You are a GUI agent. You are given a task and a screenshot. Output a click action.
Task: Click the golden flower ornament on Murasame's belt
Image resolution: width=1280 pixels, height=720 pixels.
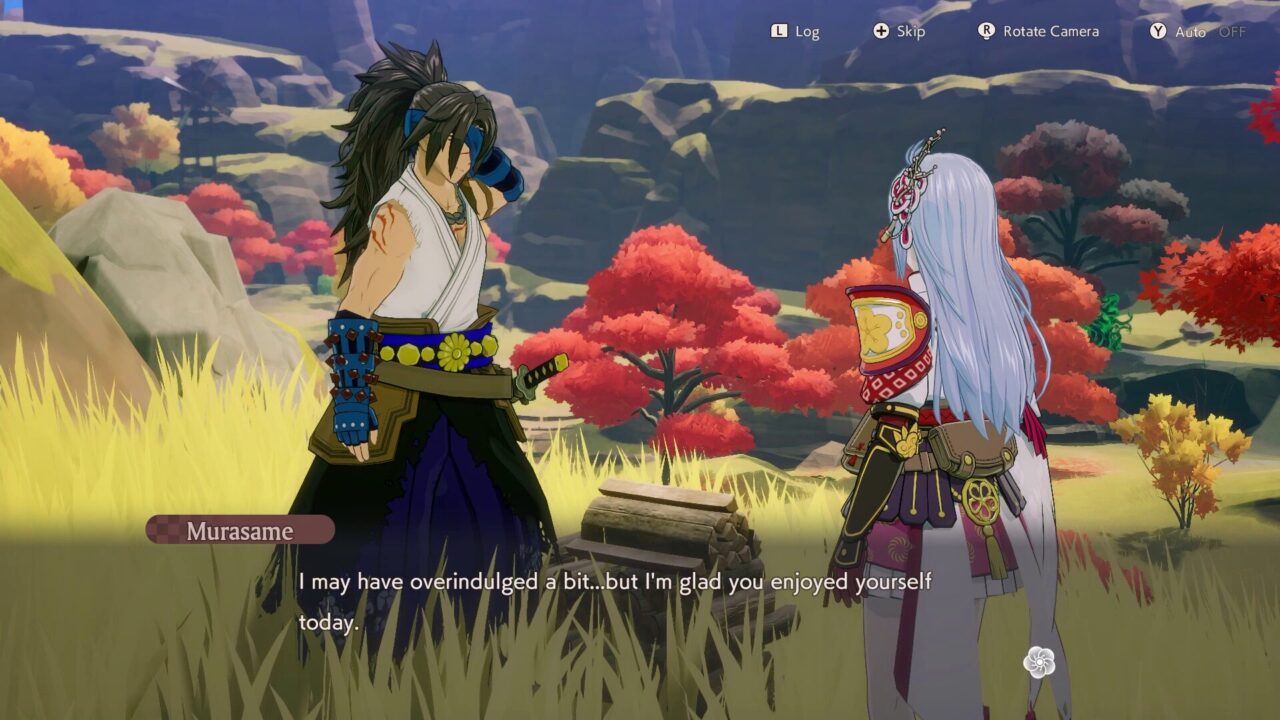pos(452,352)
